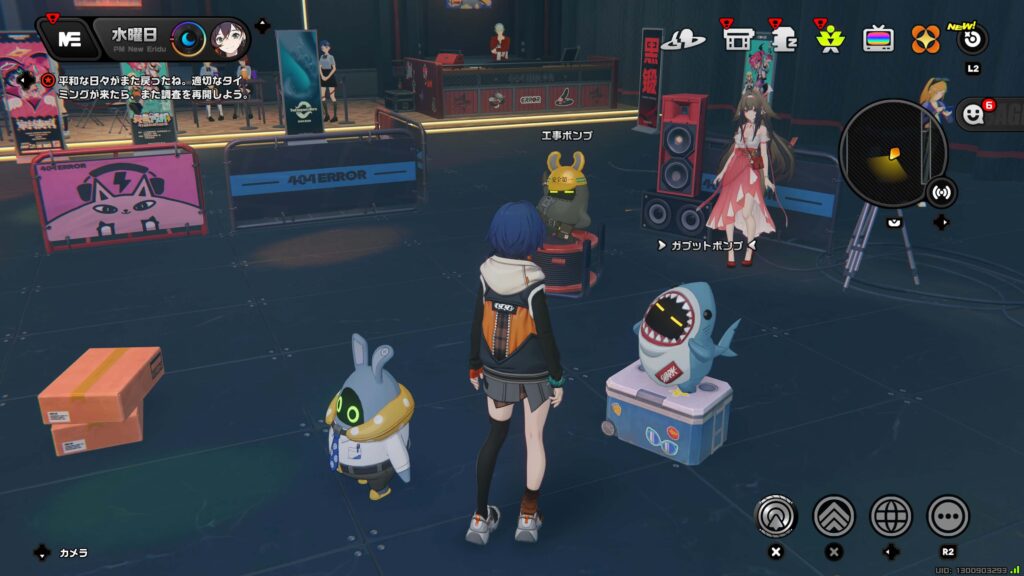Open the ME main menu button
Image resolution: width=1024 pixels, height=576 pixels.
pyautogui.click(x=69, y=39)
